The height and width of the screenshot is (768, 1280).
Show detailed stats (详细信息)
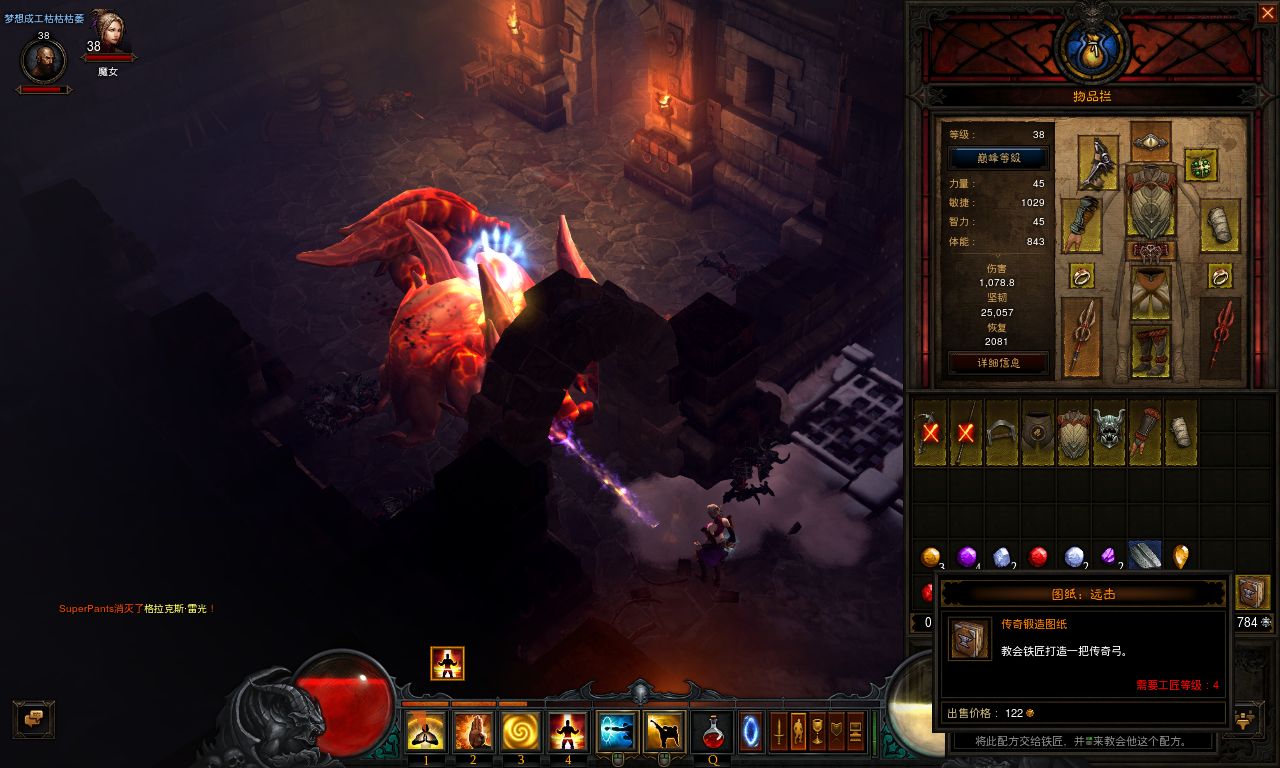pos(998,362)
